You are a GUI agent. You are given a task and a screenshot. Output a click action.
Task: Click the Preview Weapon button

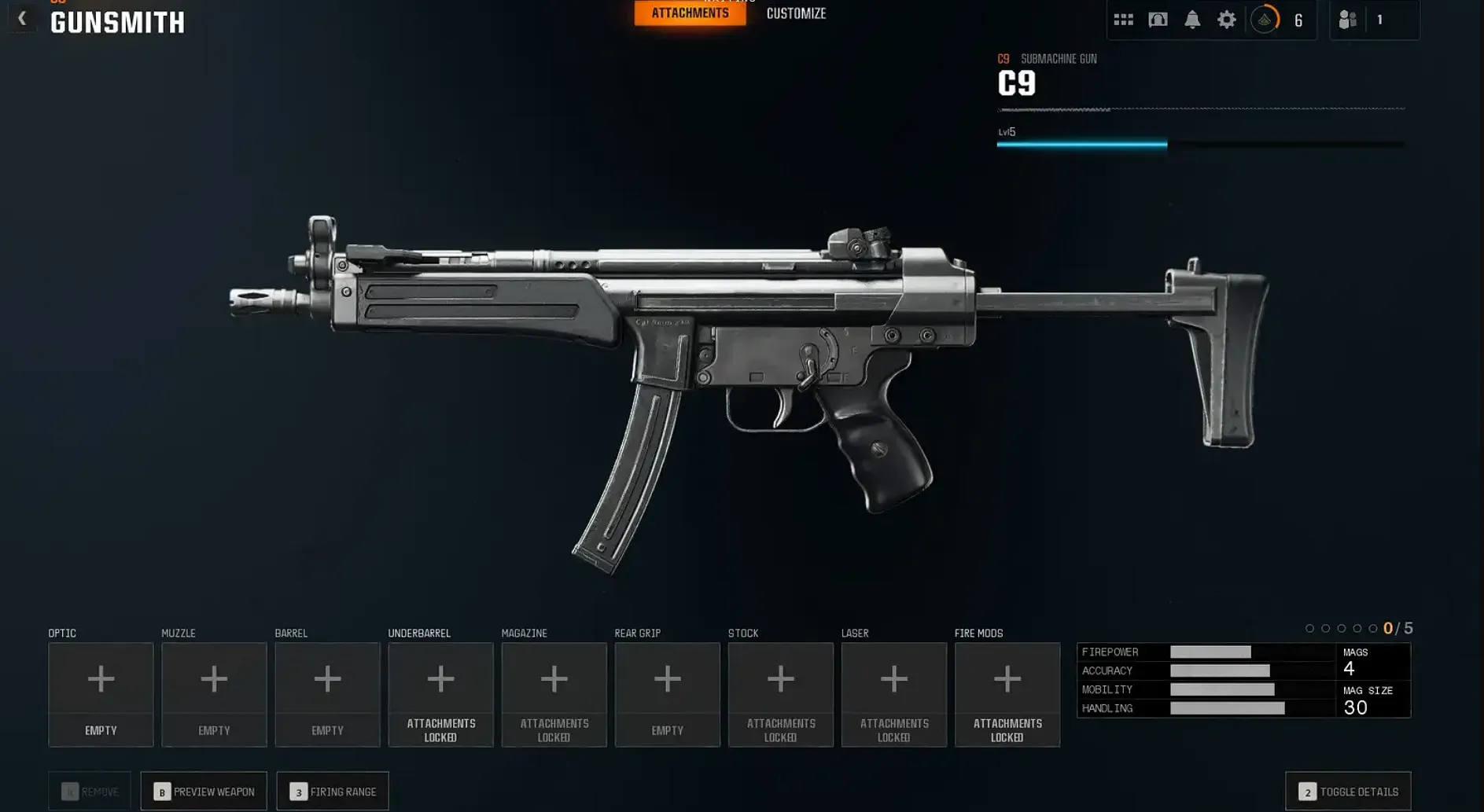(204, 792)
